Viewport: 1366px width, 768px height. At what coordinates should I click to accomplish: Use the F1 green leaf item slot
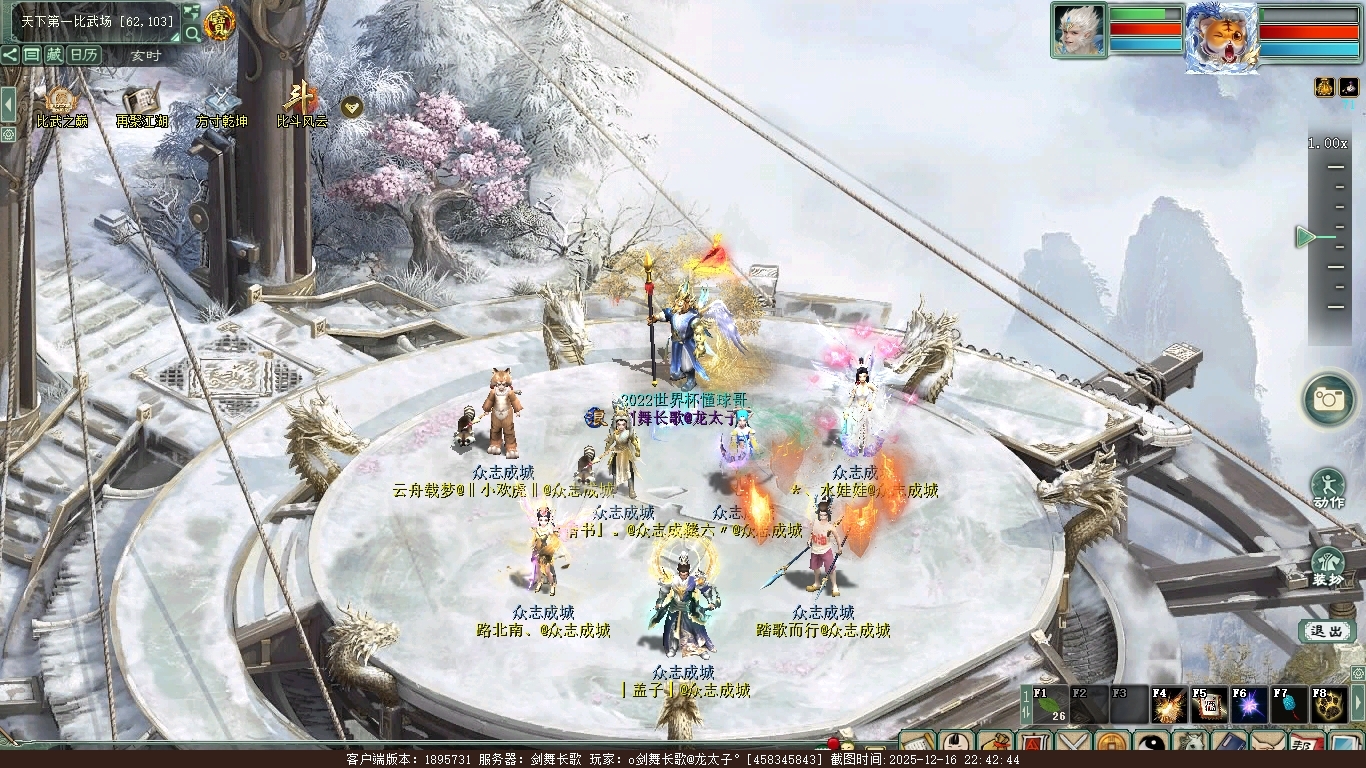tap(1050, 705)
